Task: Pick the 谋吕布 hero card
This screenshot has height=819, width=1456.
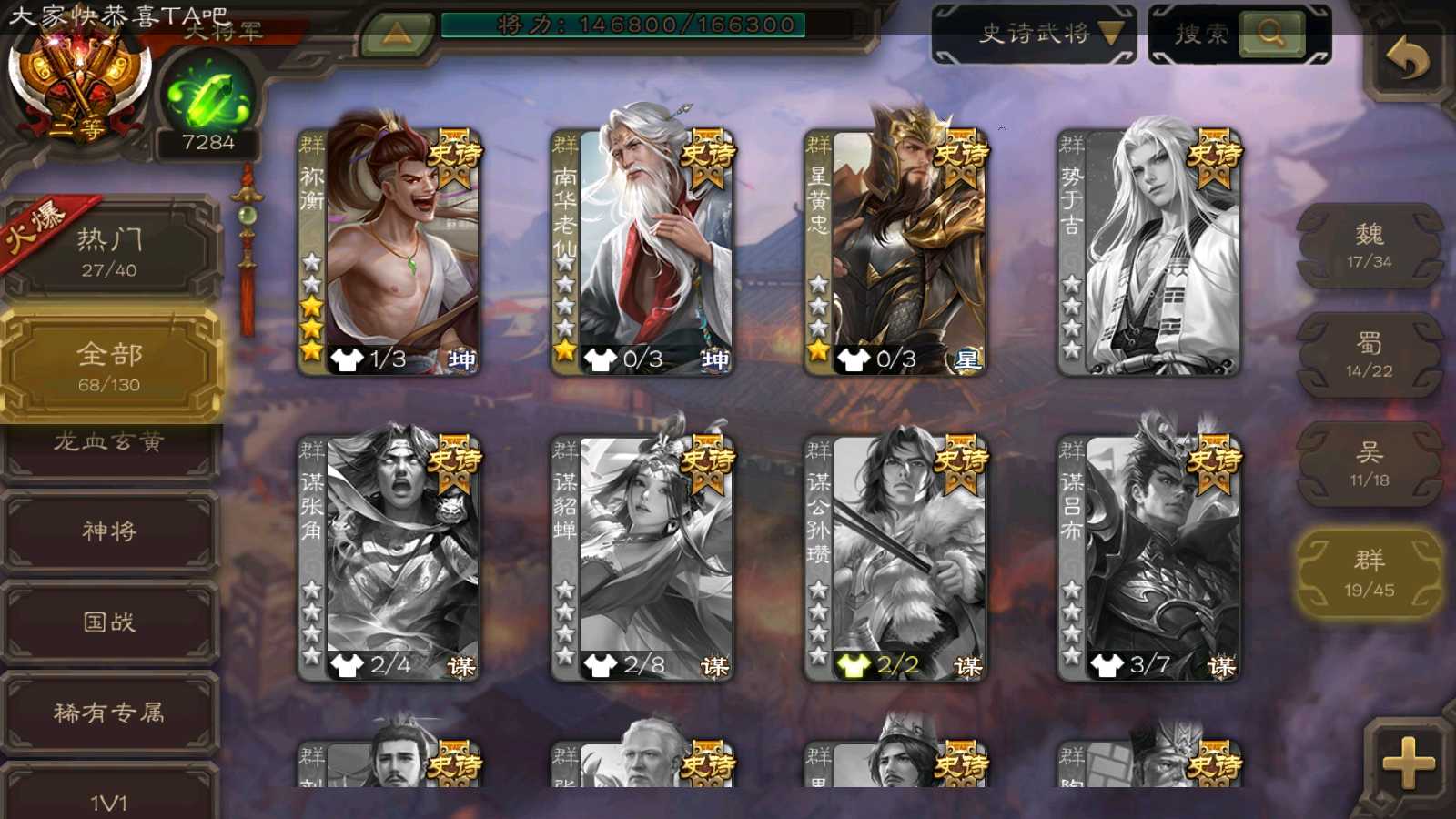Action: click(x=1148, y=557)
